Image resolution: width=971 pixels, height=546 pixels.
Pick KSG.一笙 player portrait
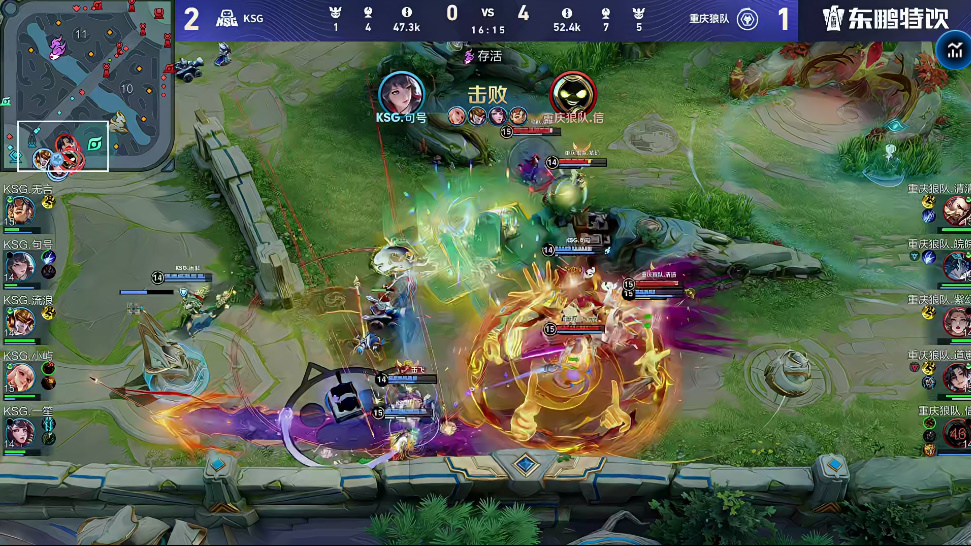tap(20, 432)
